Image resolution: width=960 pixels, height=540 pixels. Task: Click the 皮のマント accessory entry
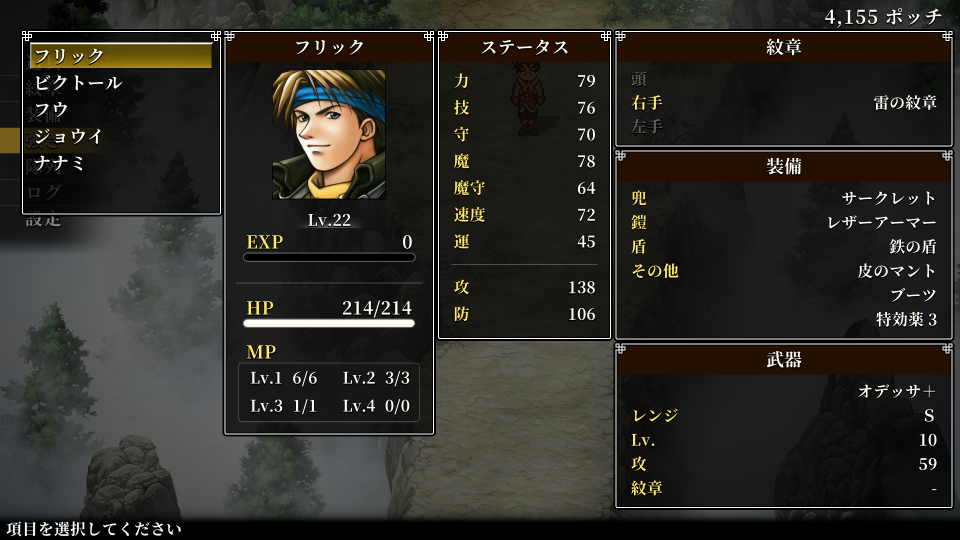897,271
